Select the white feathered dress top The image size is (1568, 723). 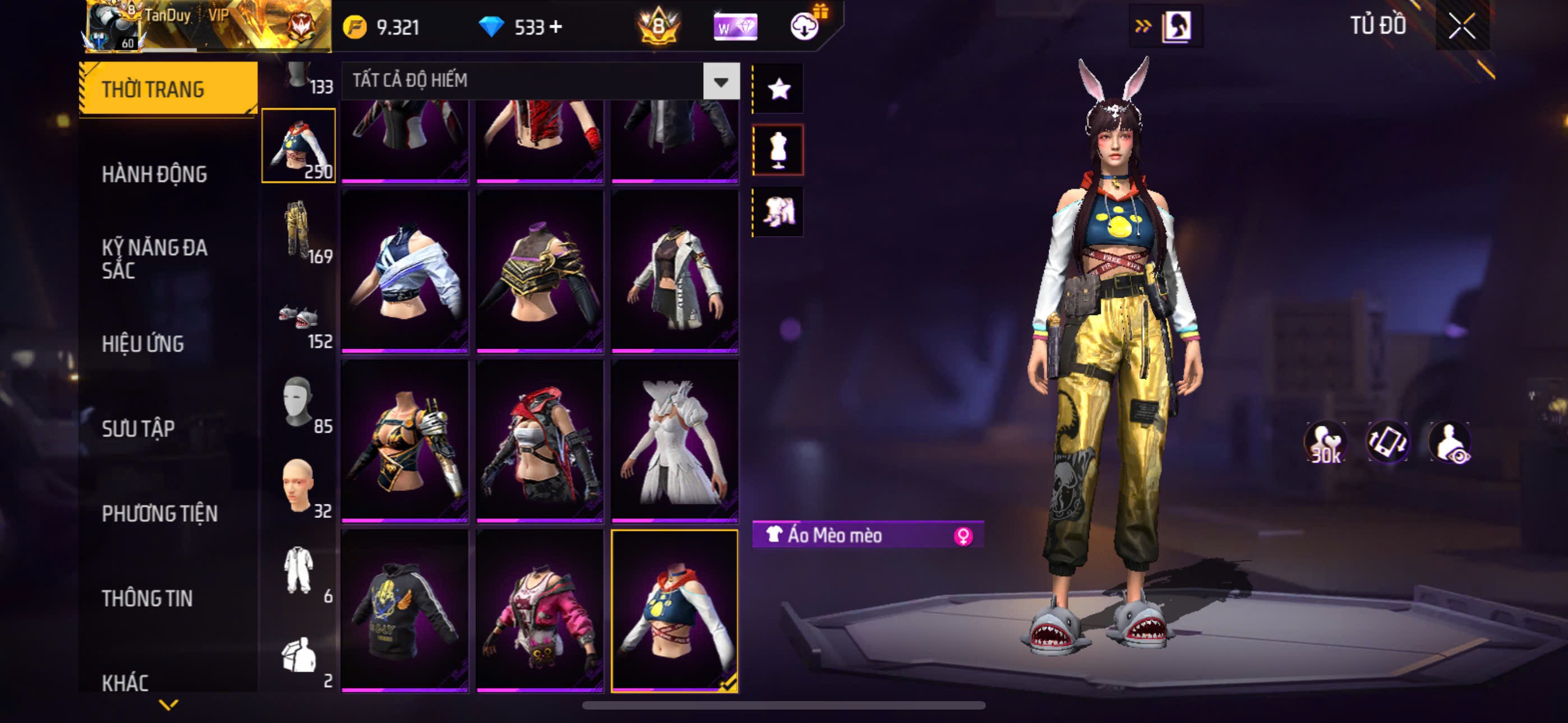coord(675,441)
